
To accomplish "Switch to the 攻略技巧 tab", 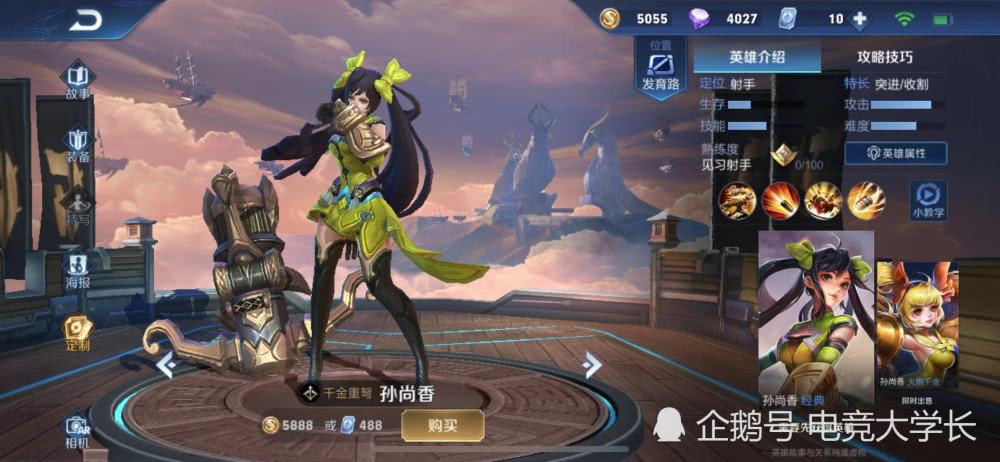I will (884, 57).
